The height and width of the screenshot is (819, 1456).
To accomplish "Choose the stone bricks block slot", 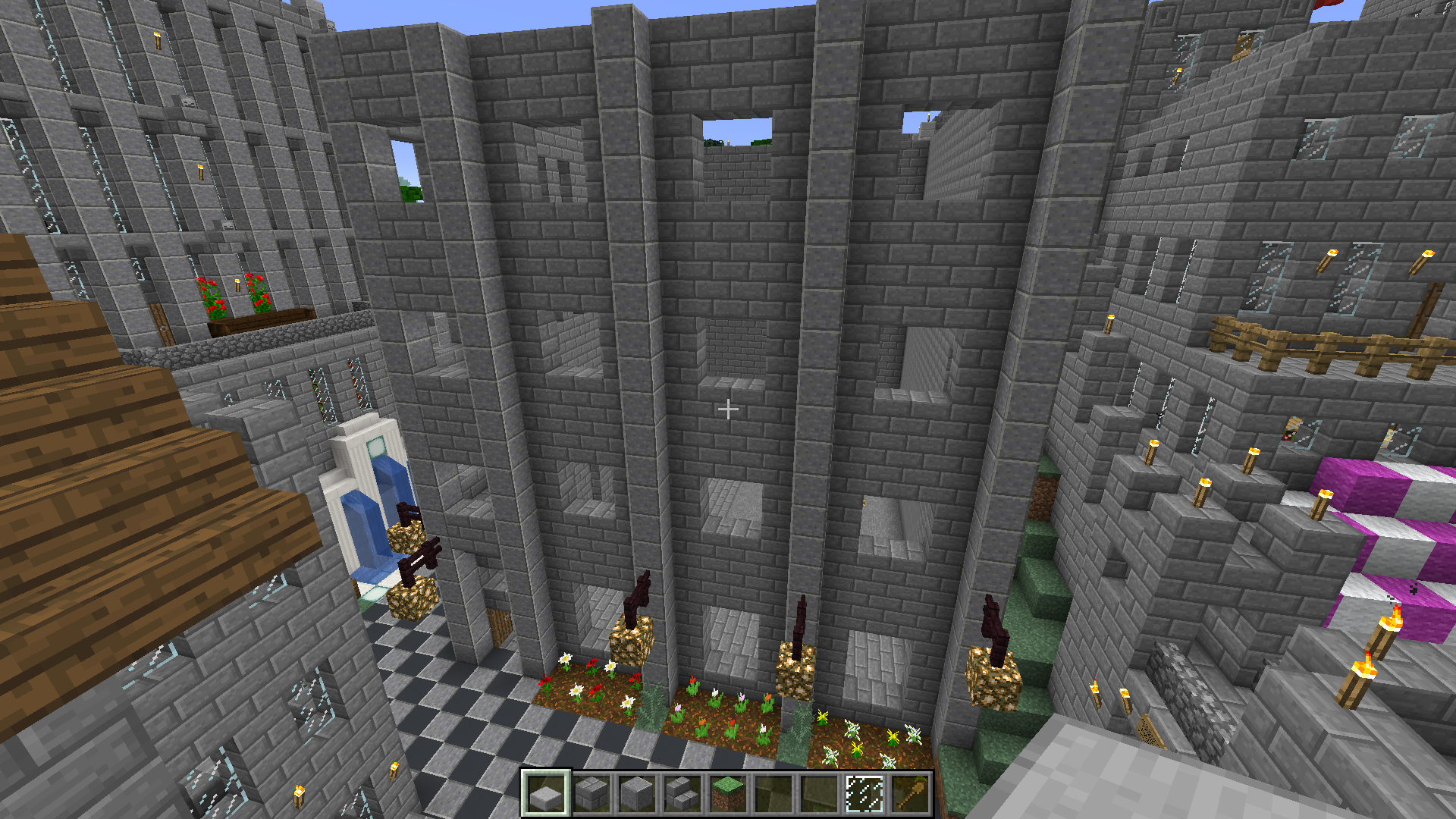I will [591, 794].
